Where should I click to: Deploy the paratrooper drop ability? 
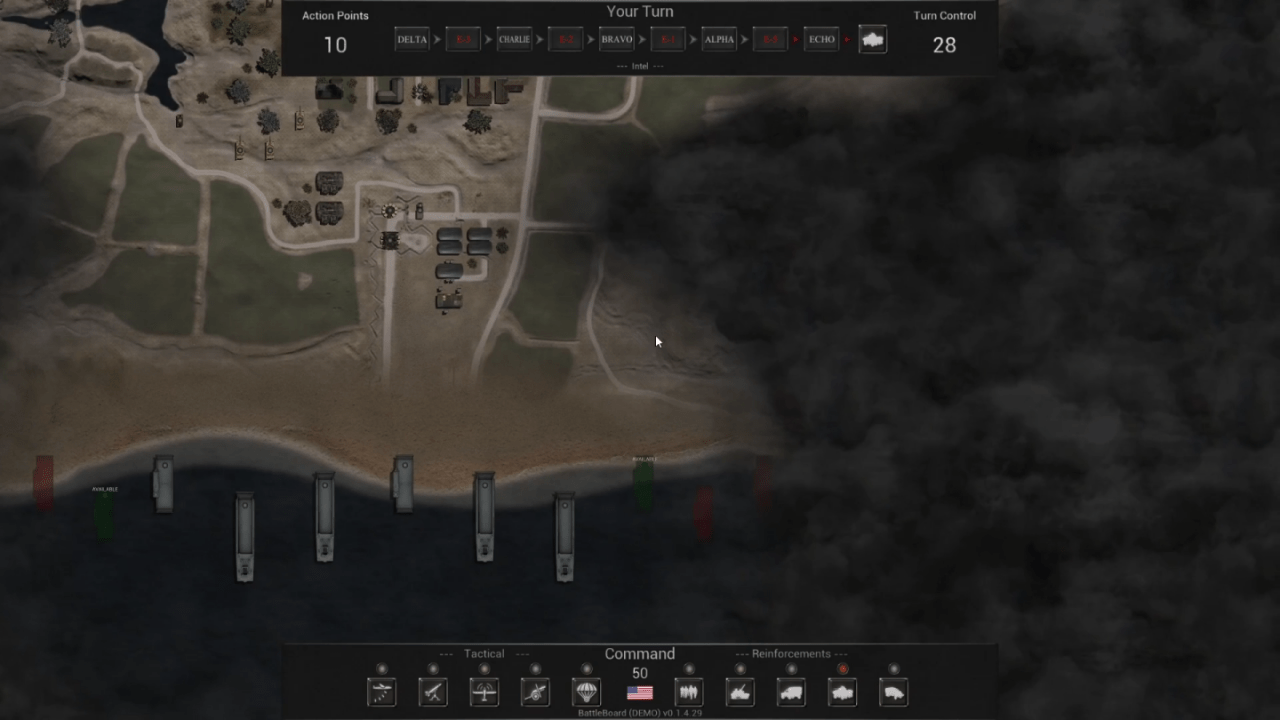pyautogui.click(x=586, y=691)
